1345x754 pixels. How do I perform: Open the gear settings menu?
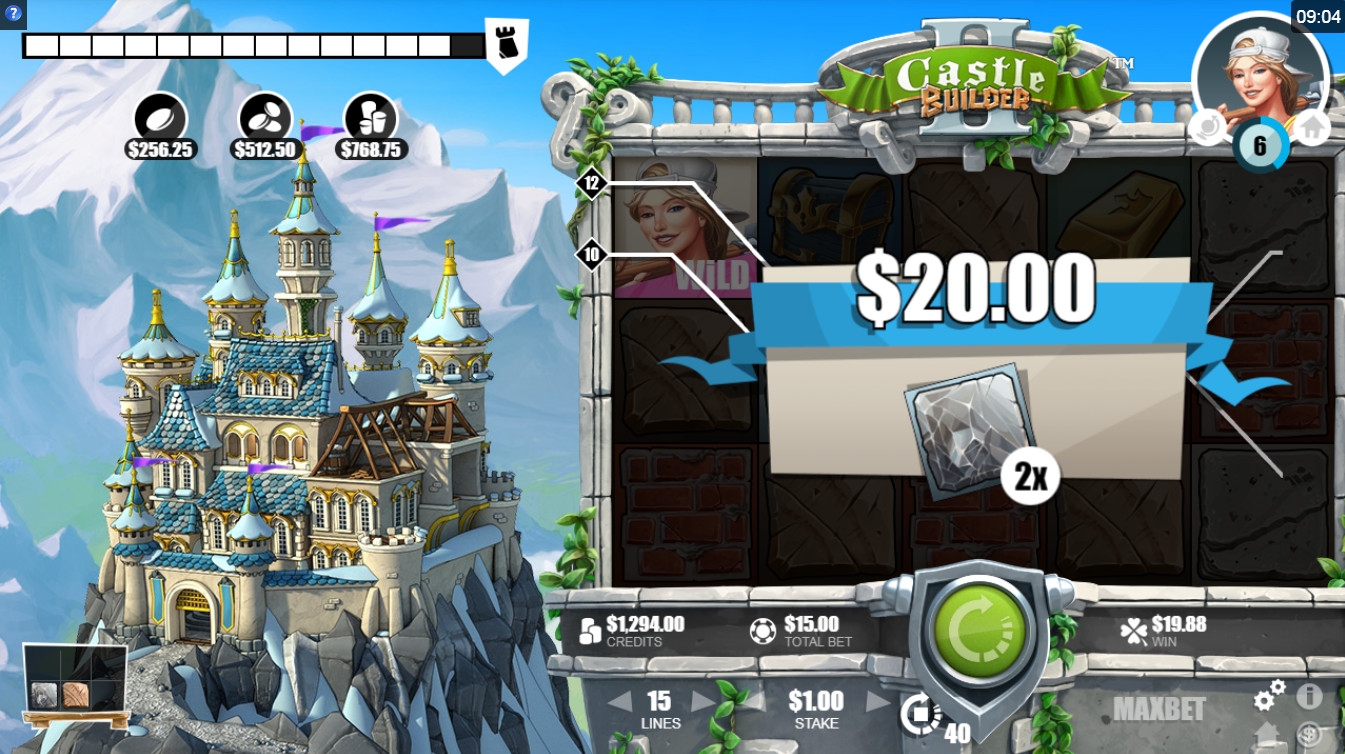[1270, 694]
